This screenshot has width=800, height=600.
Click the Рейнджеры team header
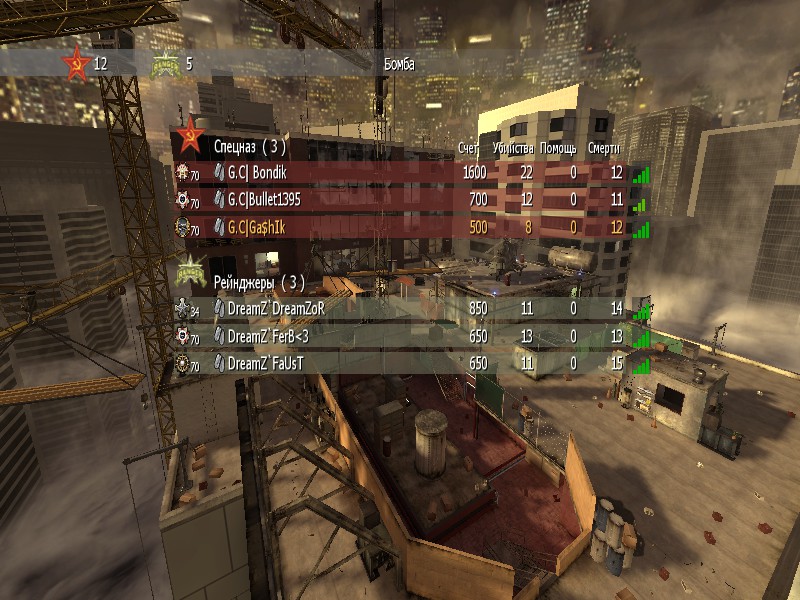pyautogui.click(x=251, y=282)
